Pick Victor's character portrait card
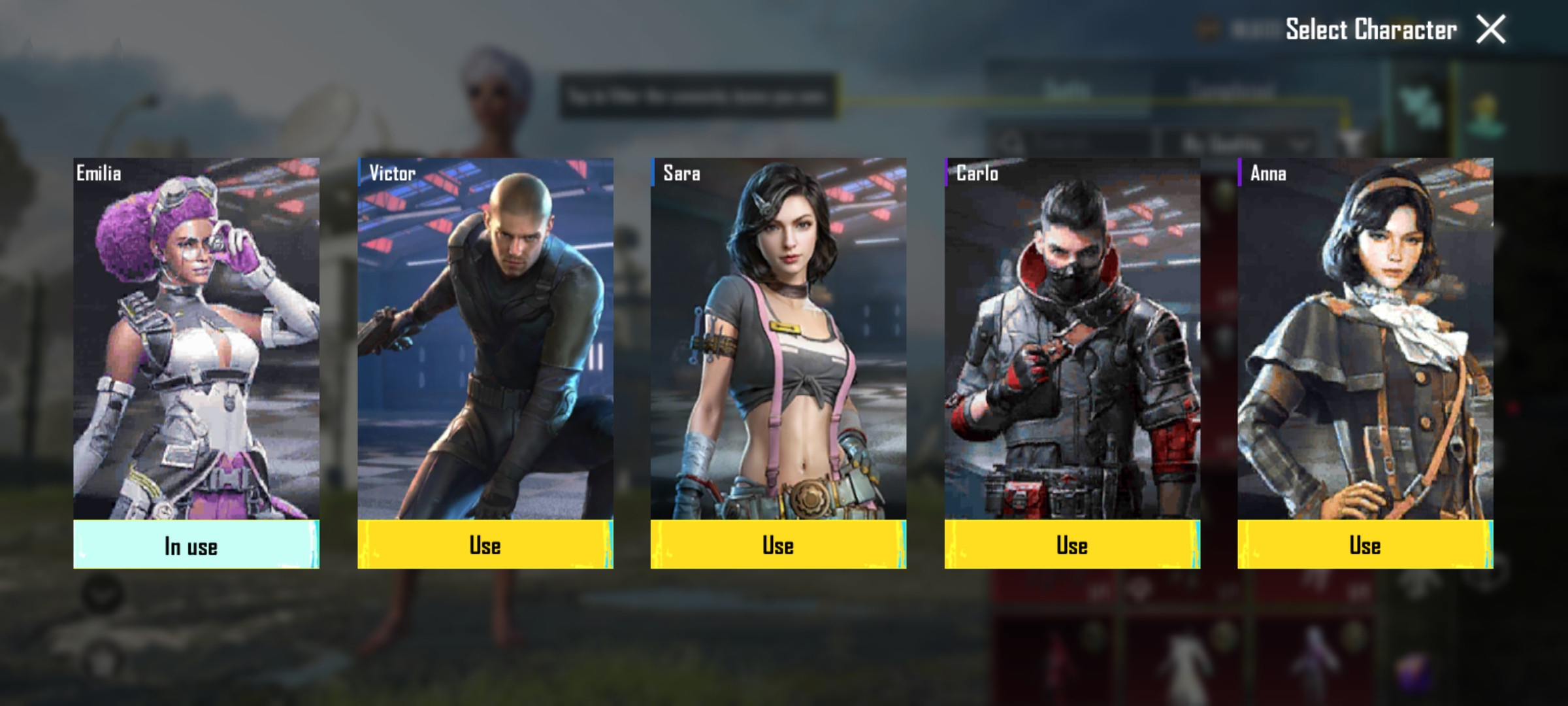Screen dimensions: 1568x706 point(485,339)
